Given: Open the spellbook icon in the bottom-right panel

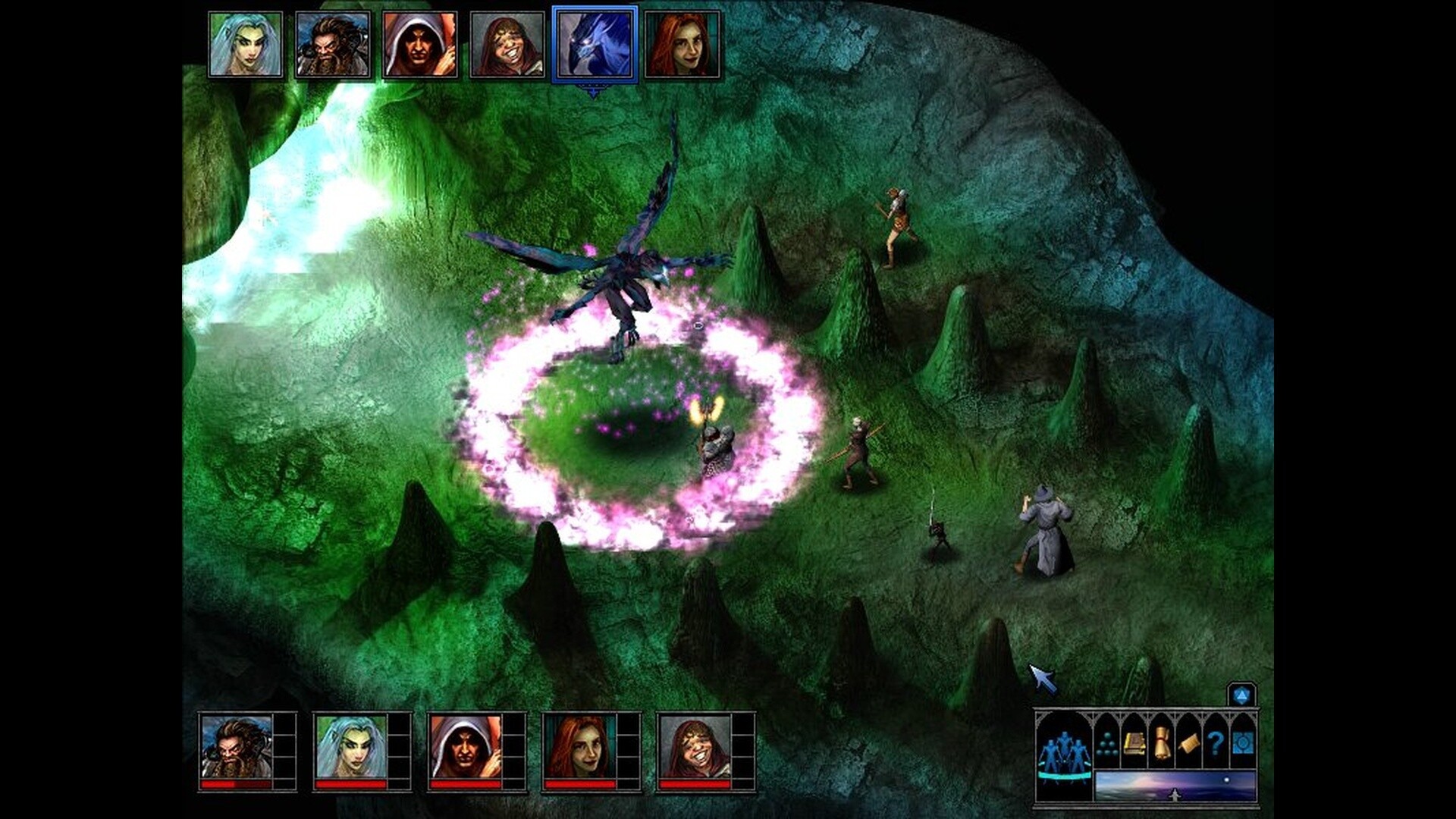Looking at the screenshot, I should pos(1135,745).
